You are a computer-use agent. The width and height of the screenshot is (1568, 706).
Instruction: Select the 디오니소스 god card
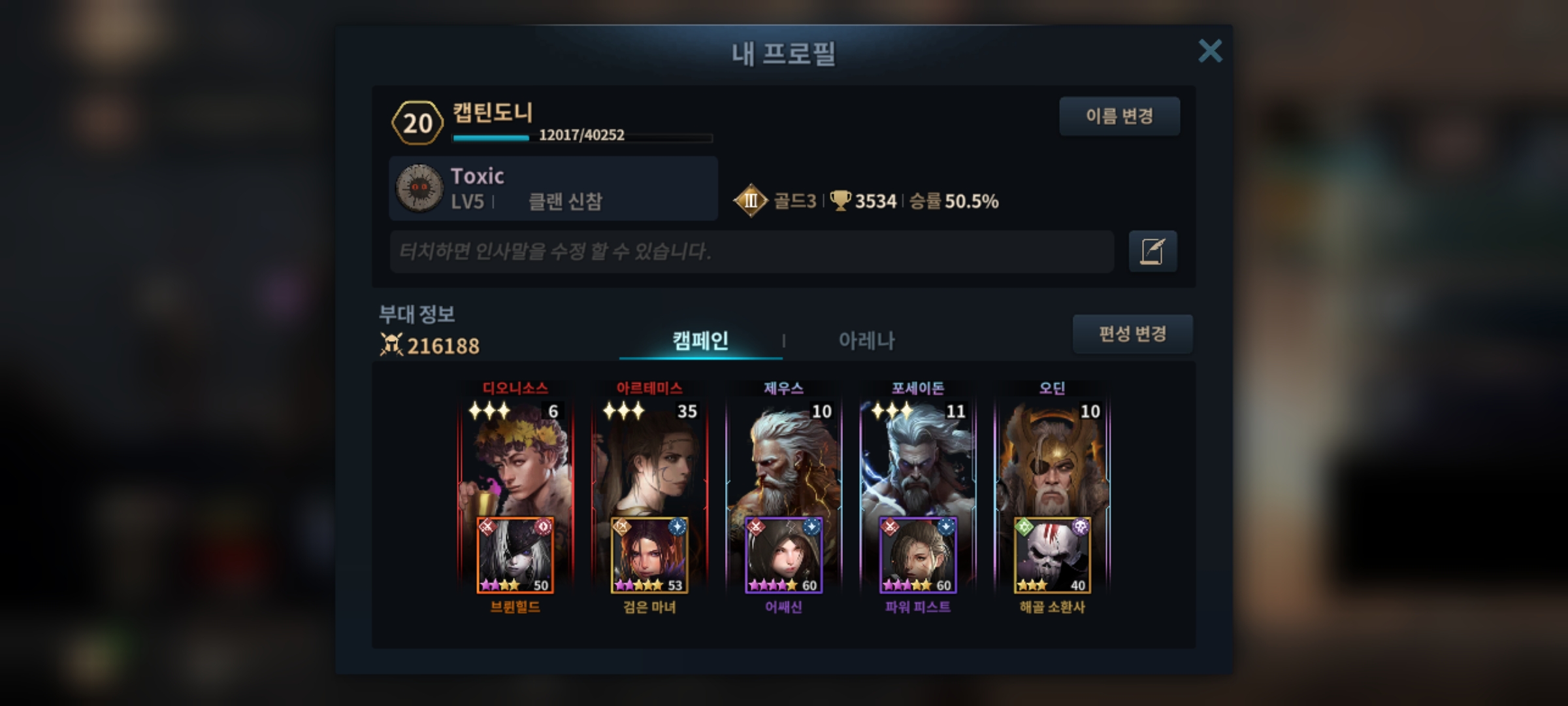tap(515, 458)
